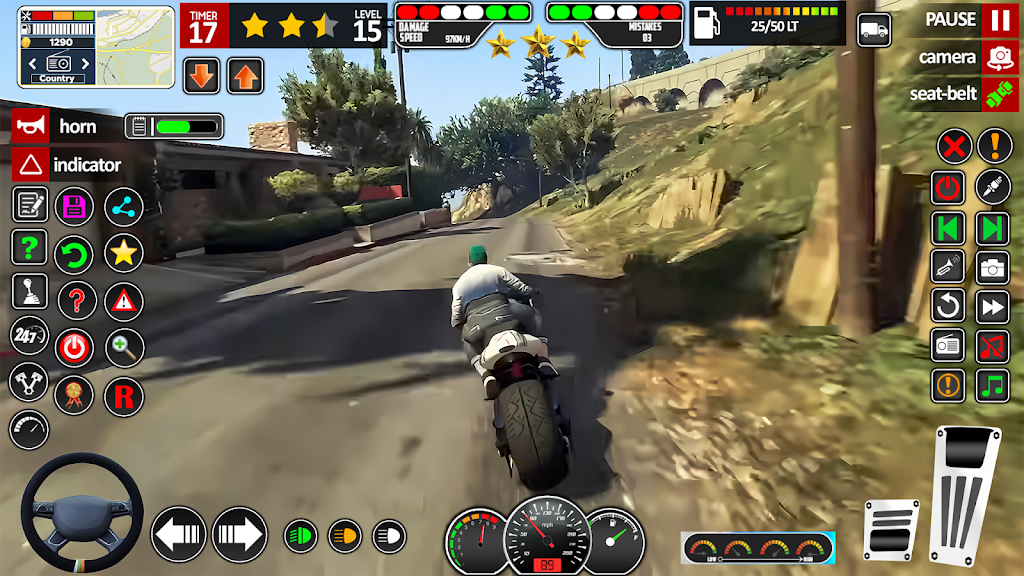
Task: Click the white truck icon
Action: (874, 29)
